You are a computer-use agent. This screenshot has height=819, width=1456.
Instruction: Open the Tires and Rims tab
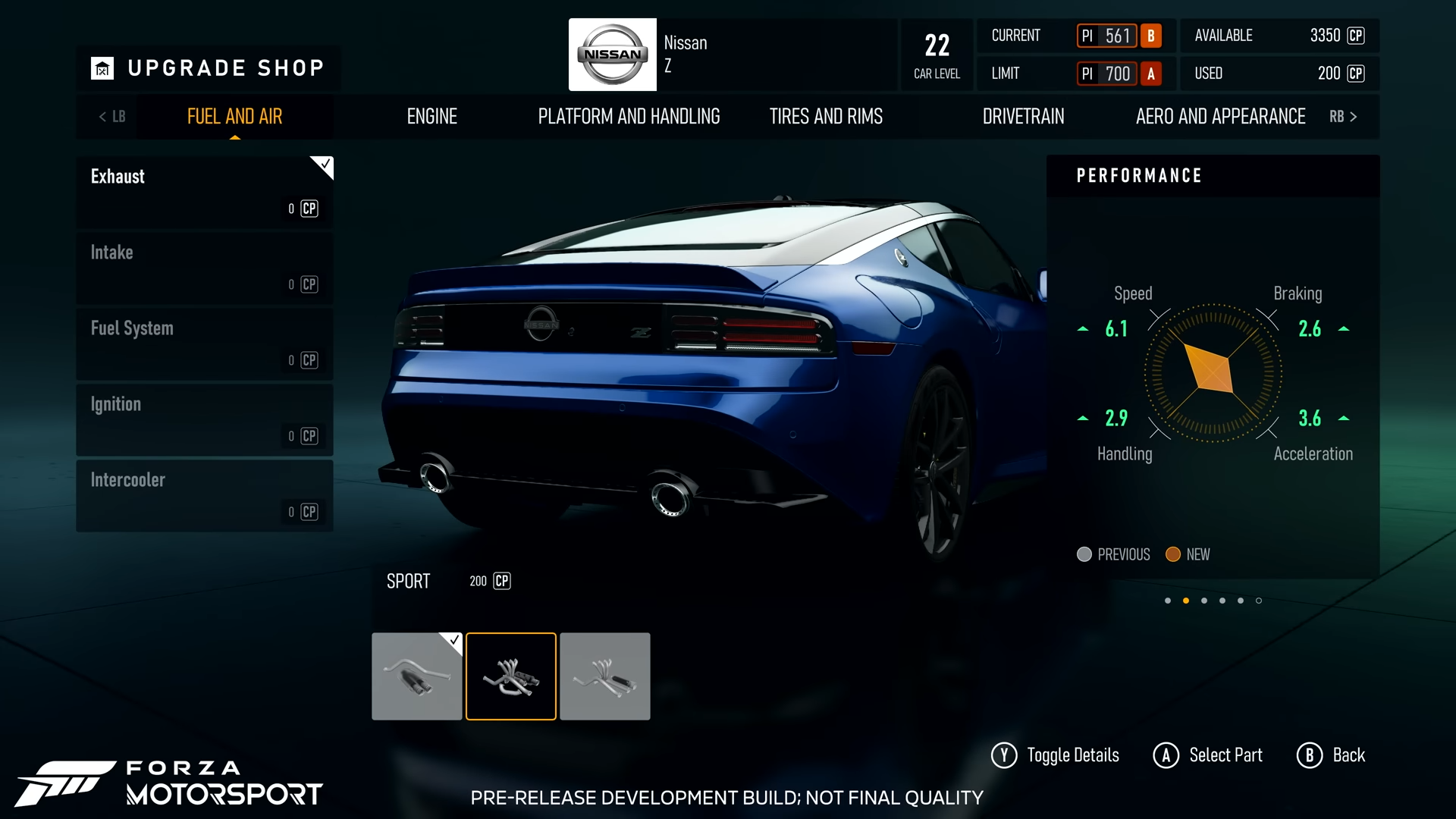tap(826, 116)
